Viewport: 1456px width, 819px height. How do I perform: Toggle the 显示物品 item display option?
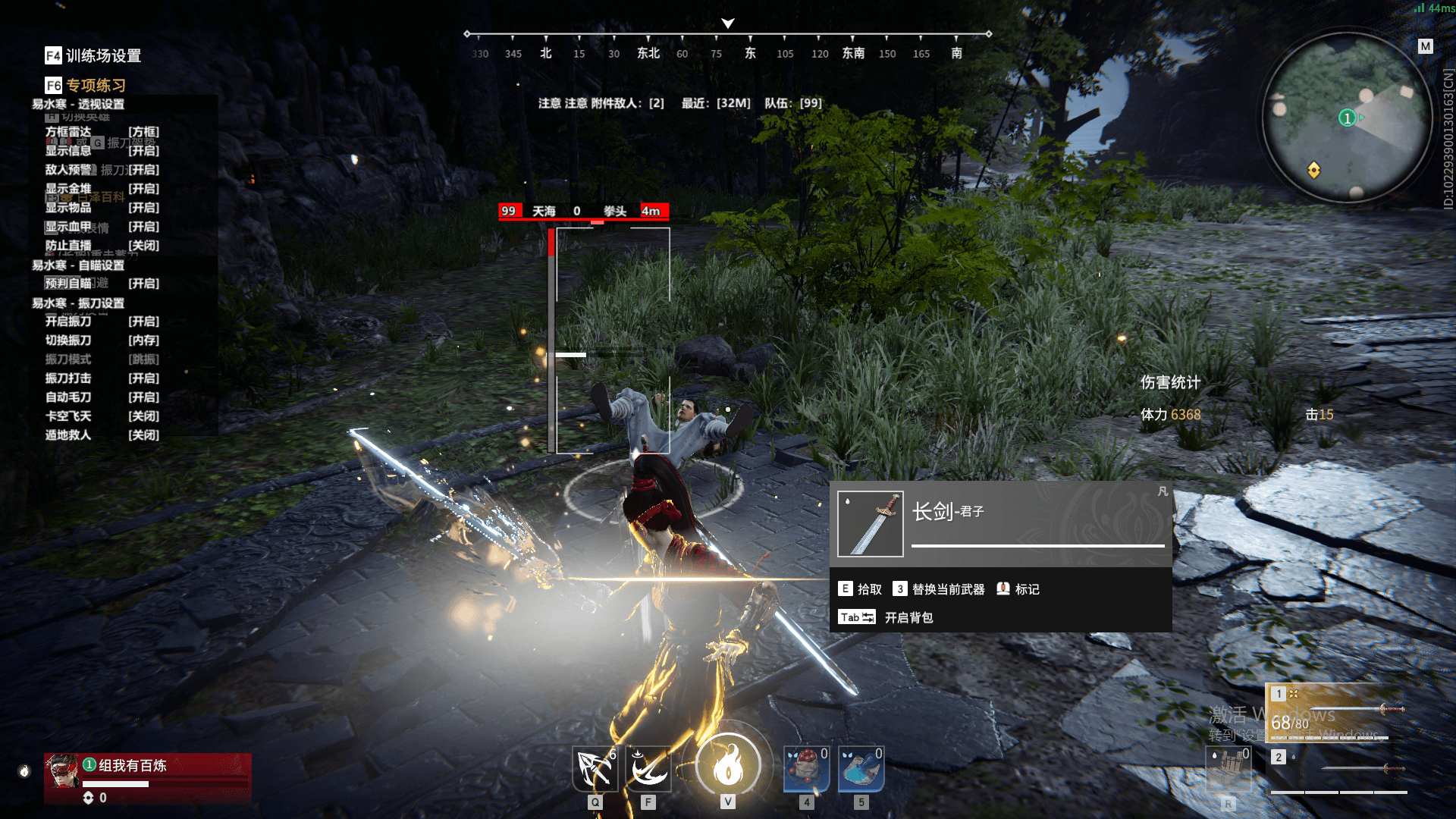click(x=102, y=208)
